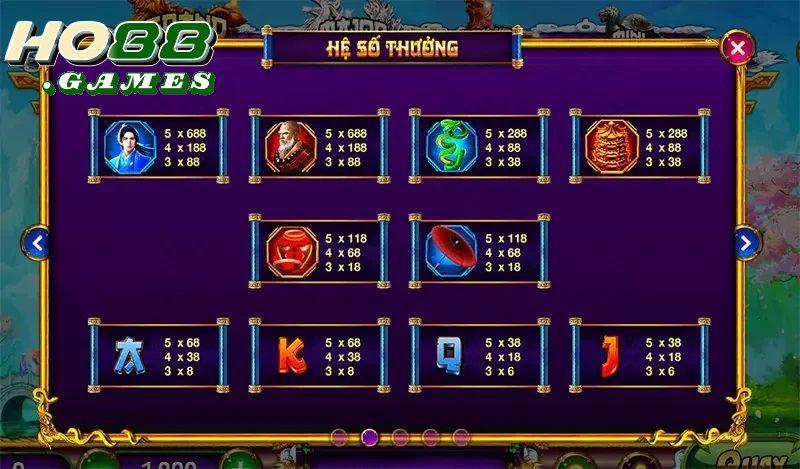Image resolution: width=800 pixels, height=469 pixels.
Task: Open the last page indicator dot
Action: (461, 437)
